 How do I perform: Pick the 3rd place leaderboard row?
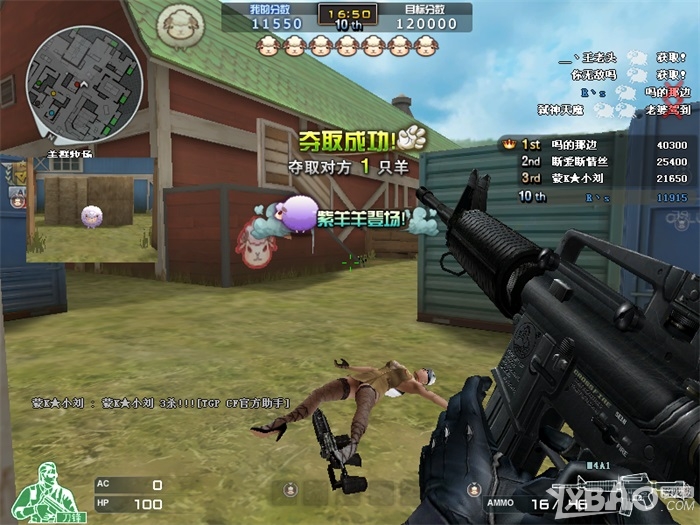(595, 177)
